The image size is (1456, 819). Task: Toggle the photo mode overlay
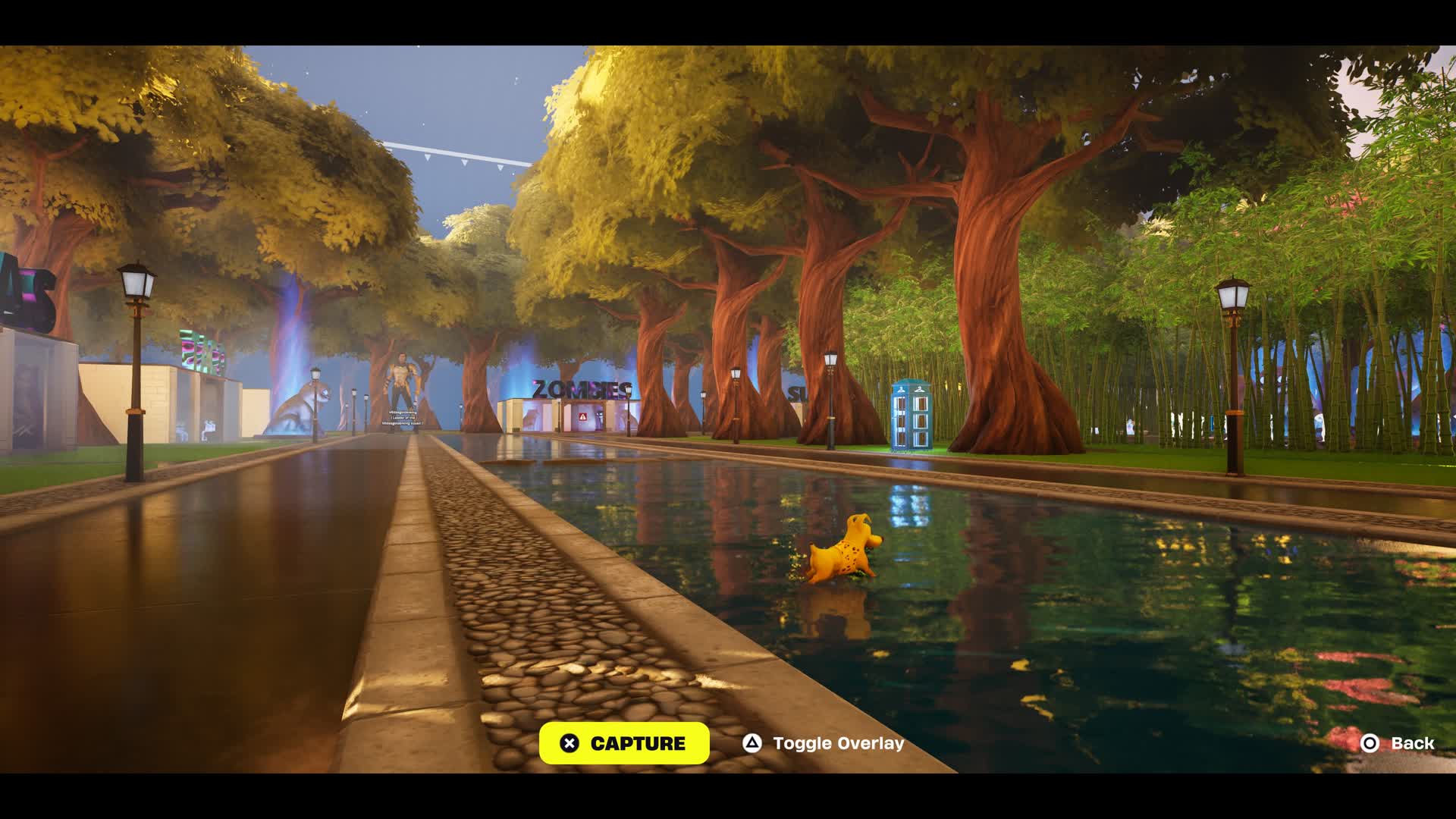pyautogui.click(x=824, y=743)
